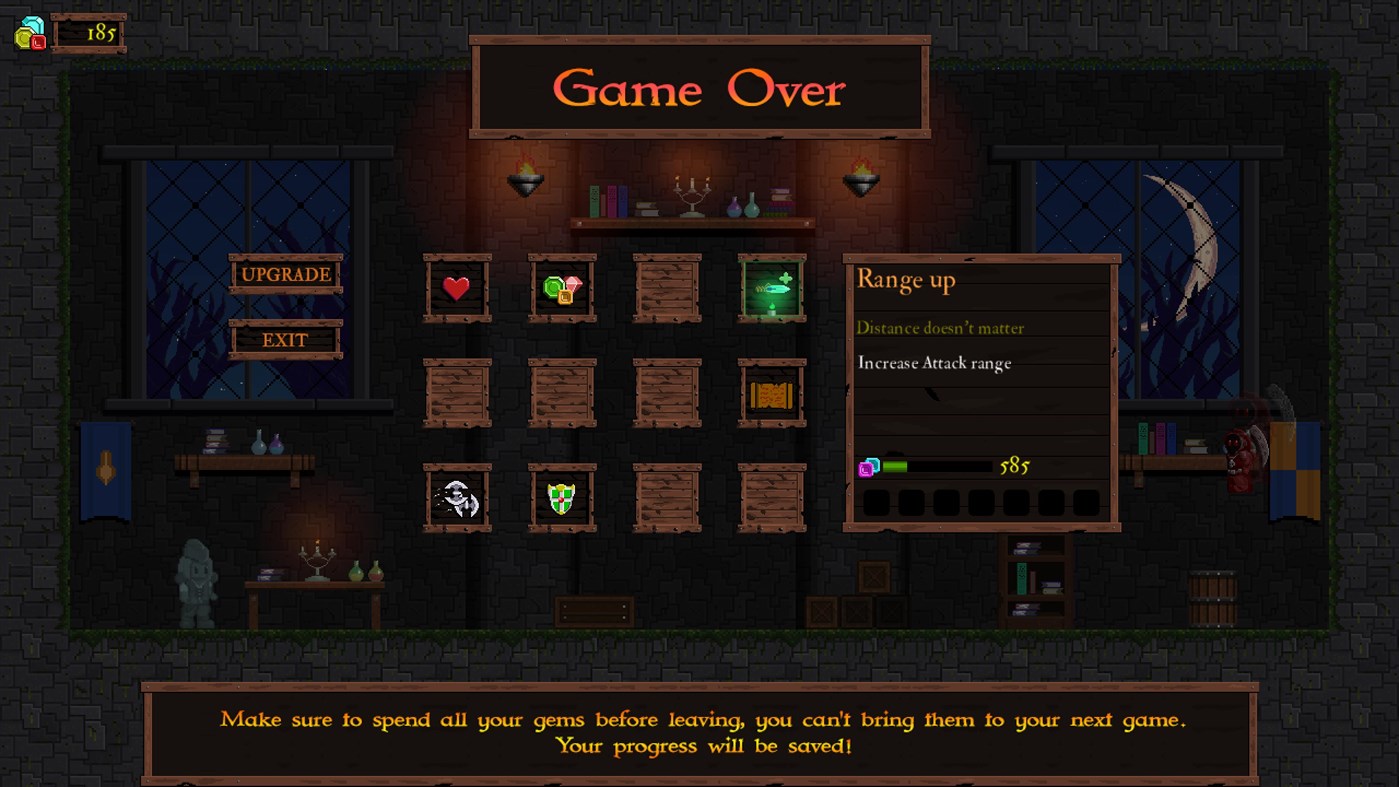Screen dimensions: 1399x787
Task: Select the golden scroll upgrade icon
Action: point(771,393)
